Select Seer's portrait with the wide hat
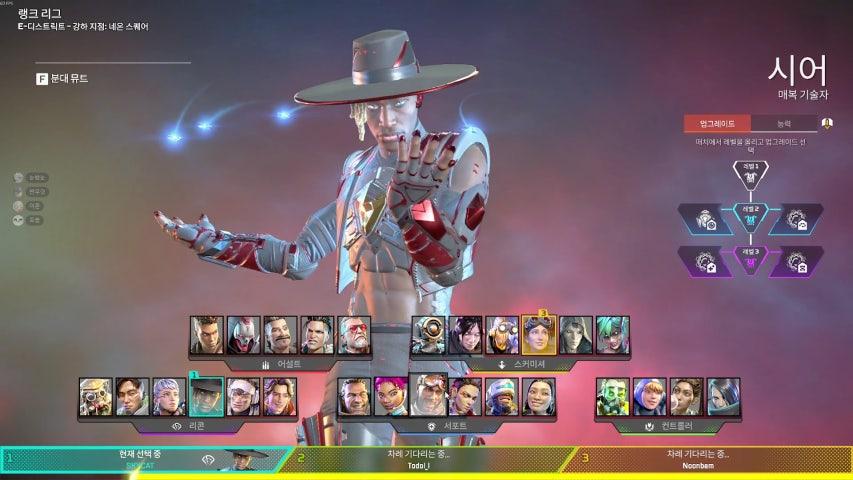 [x=206, y=396]
